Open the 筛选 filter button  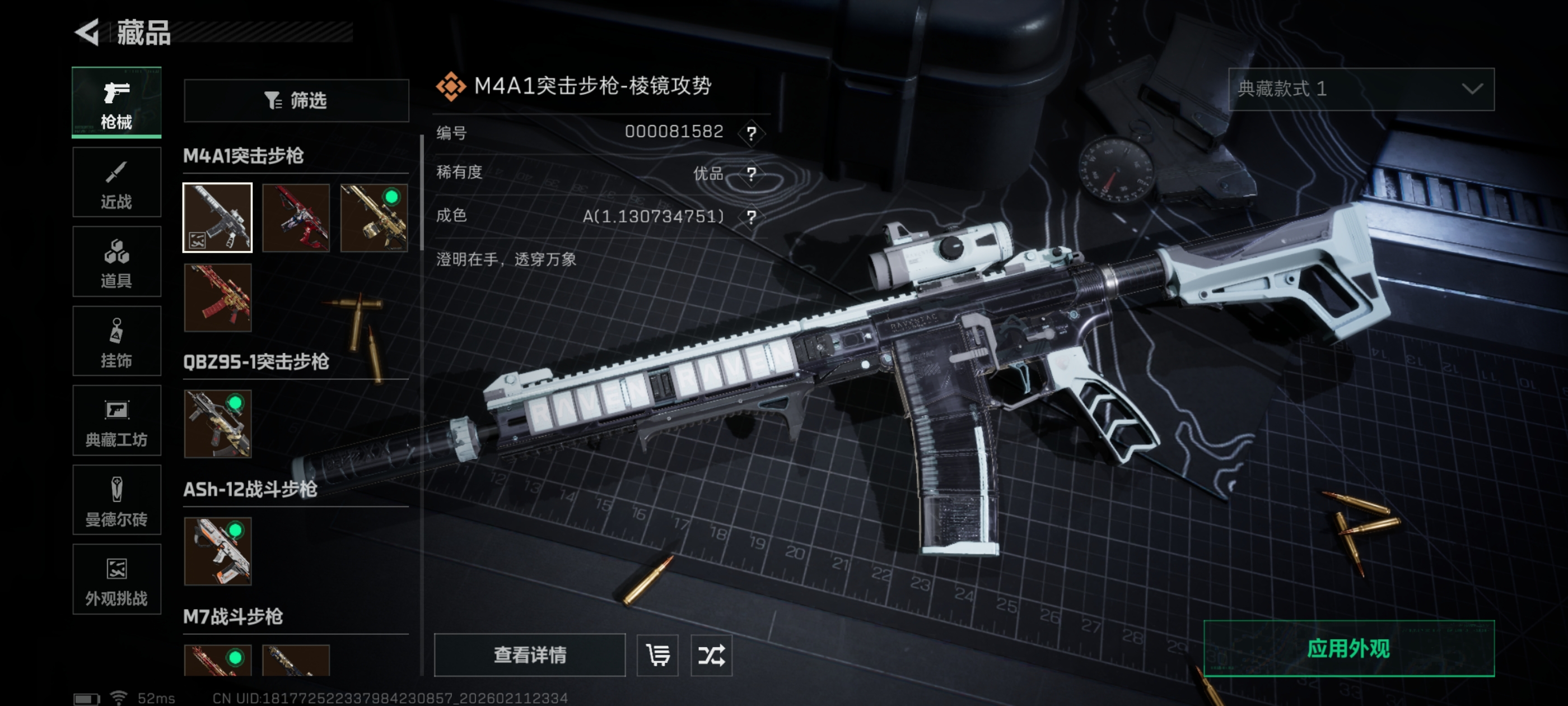(x=296, y=100)
